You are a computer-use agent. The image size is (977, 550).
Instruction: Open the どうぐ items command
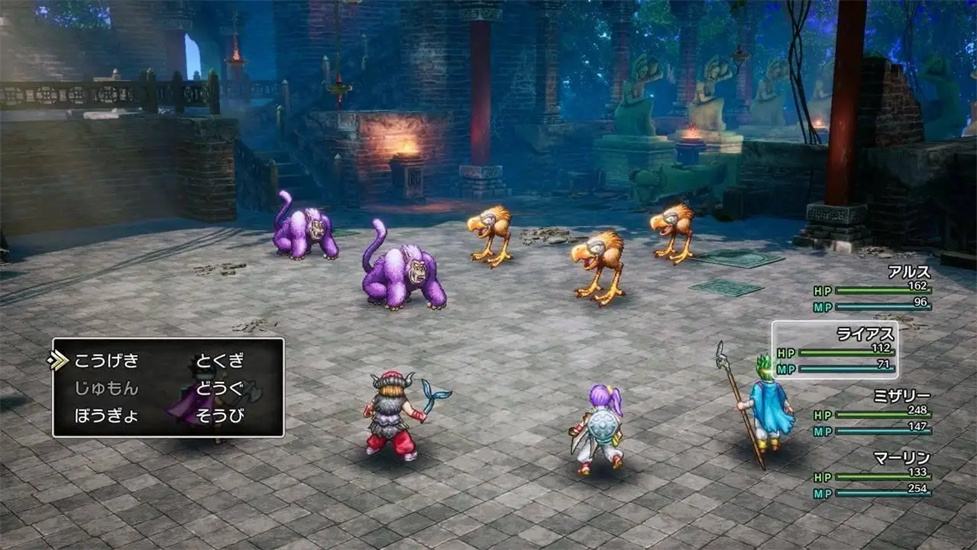click(x=221, y=388)
